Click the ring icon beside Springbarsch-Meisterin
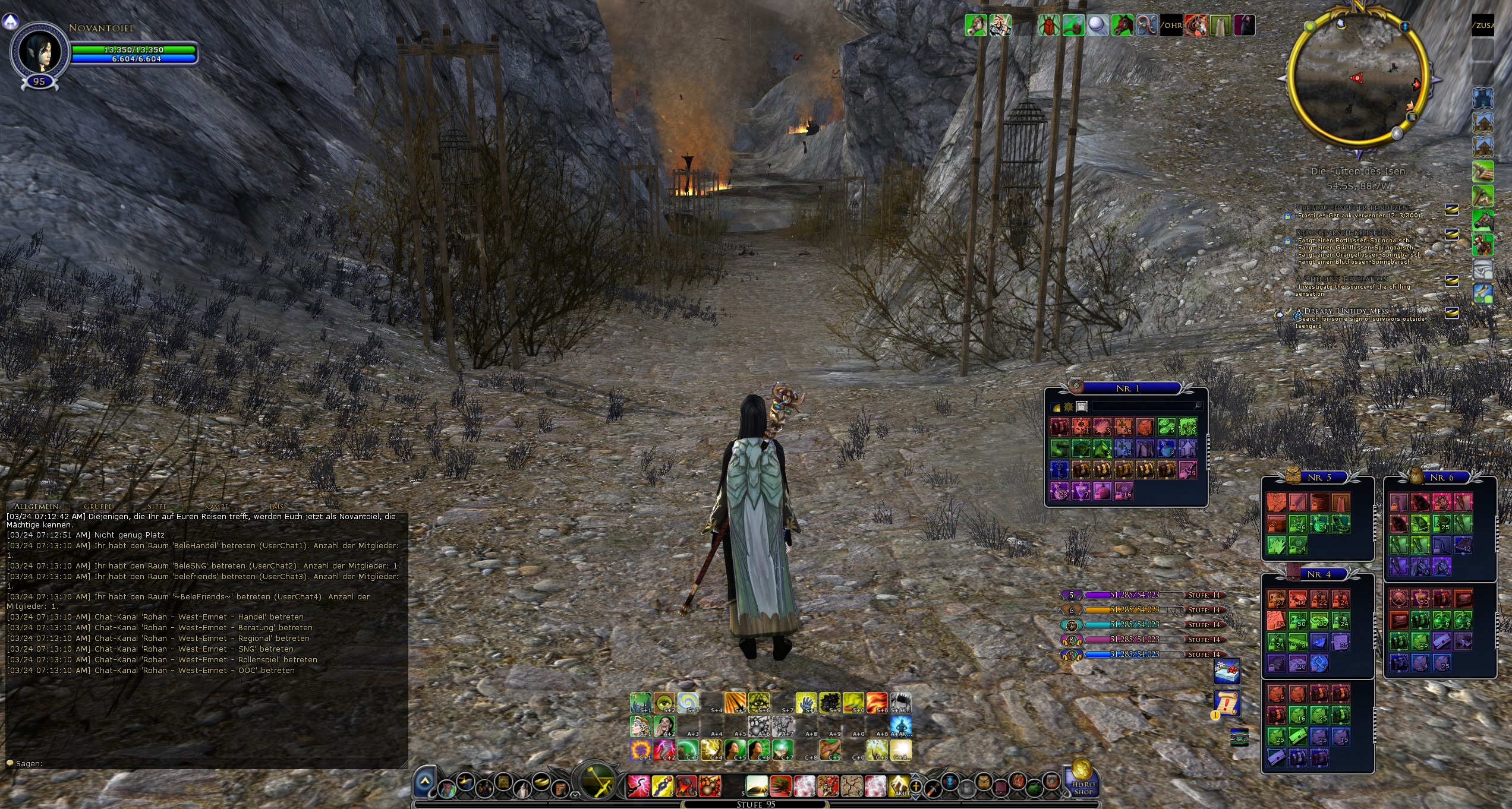Screen dimensions: 1512x809 [x=1451, y=235]
